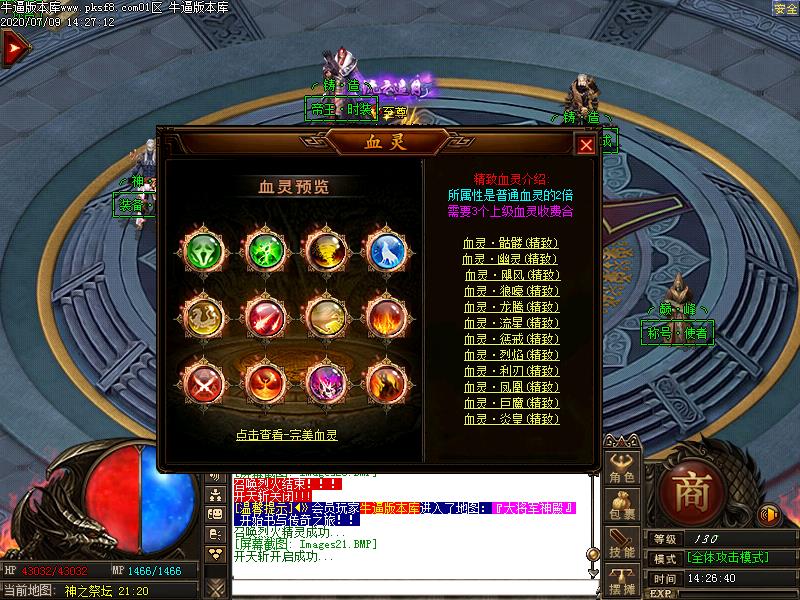Toggle the sound speaker icon
The height and width of the screenshot is (600, 800).
pos(769,515)
